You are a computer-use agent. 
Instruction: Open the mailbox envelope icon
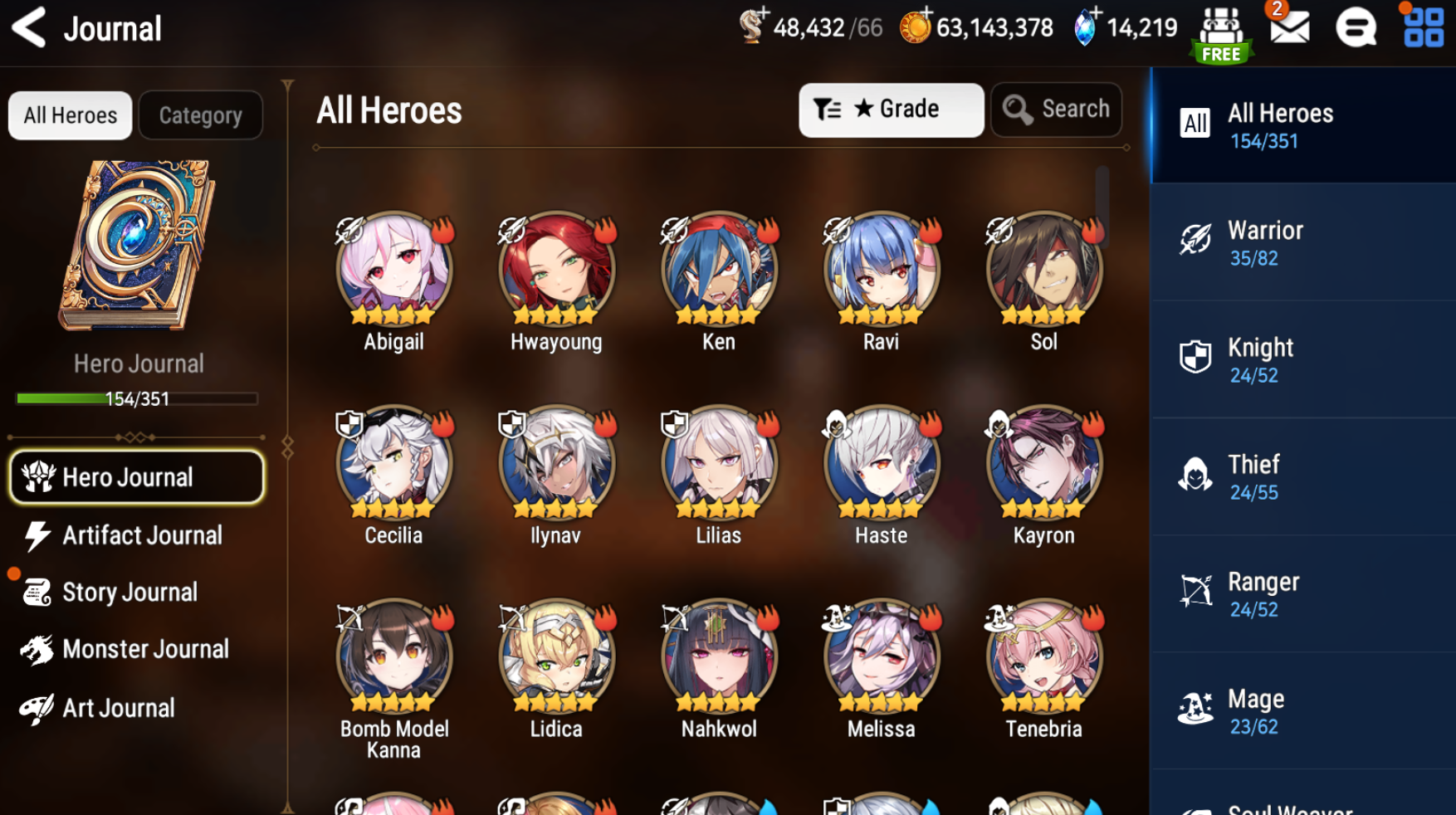[1289, 28]
